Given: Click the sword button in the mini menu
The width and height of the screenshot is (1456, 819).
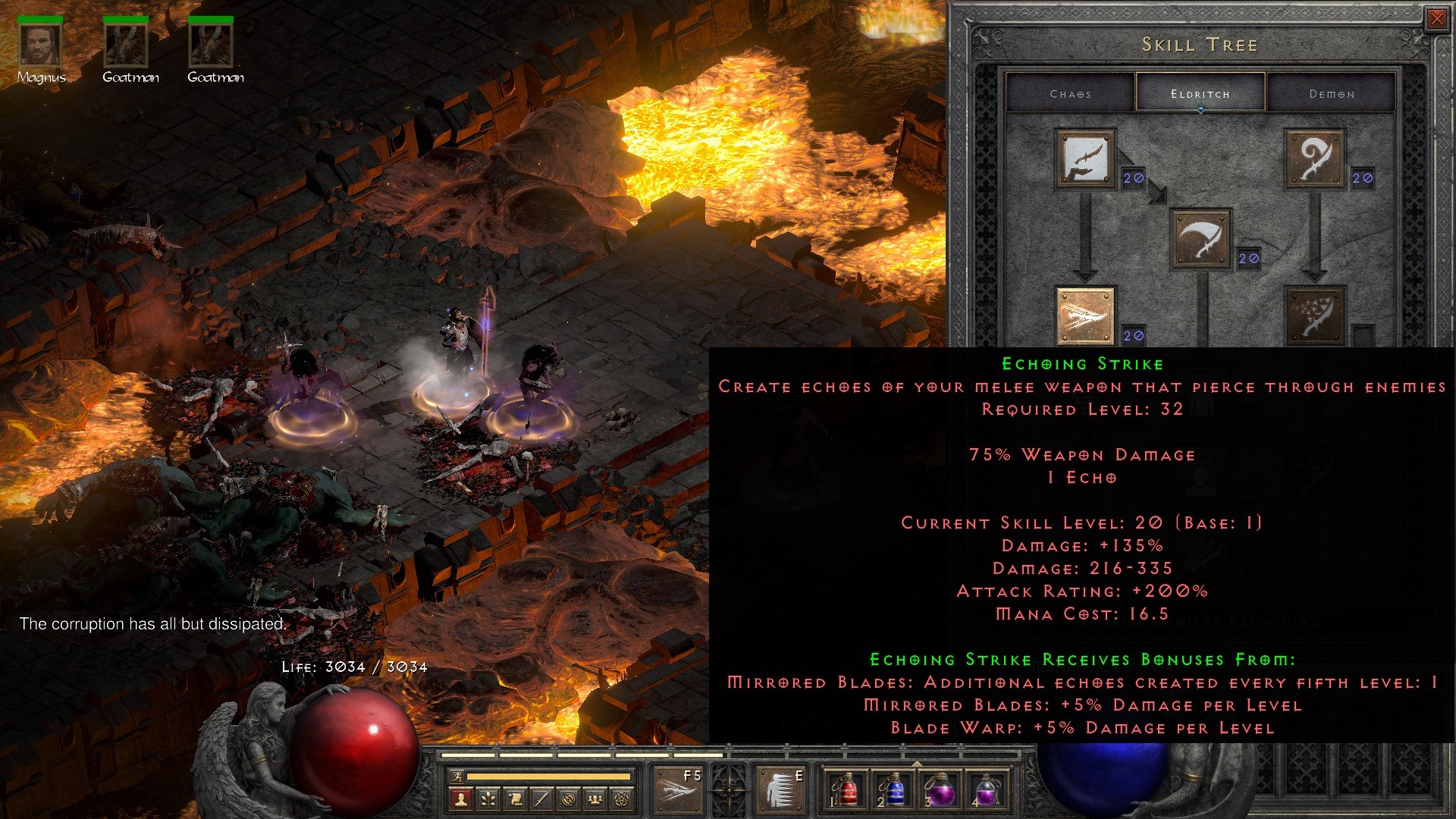Looking at the screenshot, I should coord(541,799).
